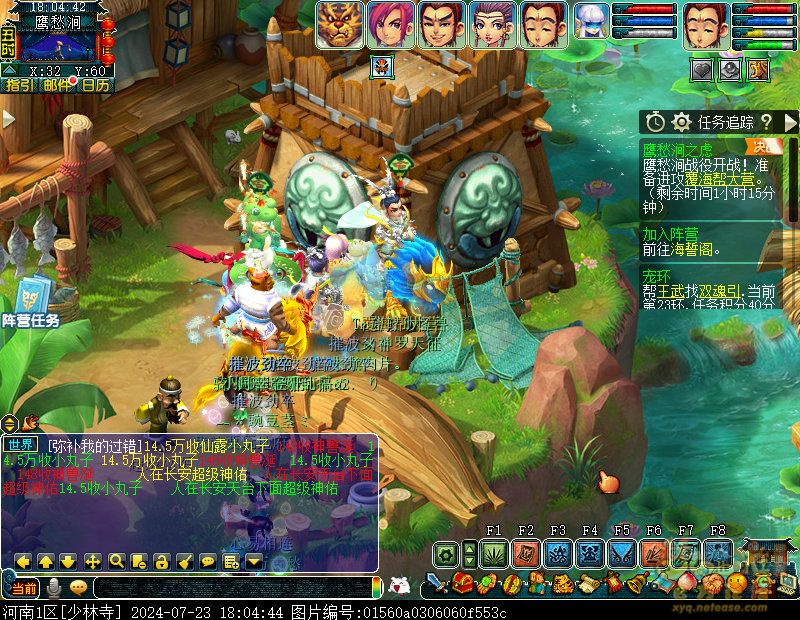Select the tiger-faced party member portrait
Image resolution: width=800 pixels, height=620 pixels.
340,24
